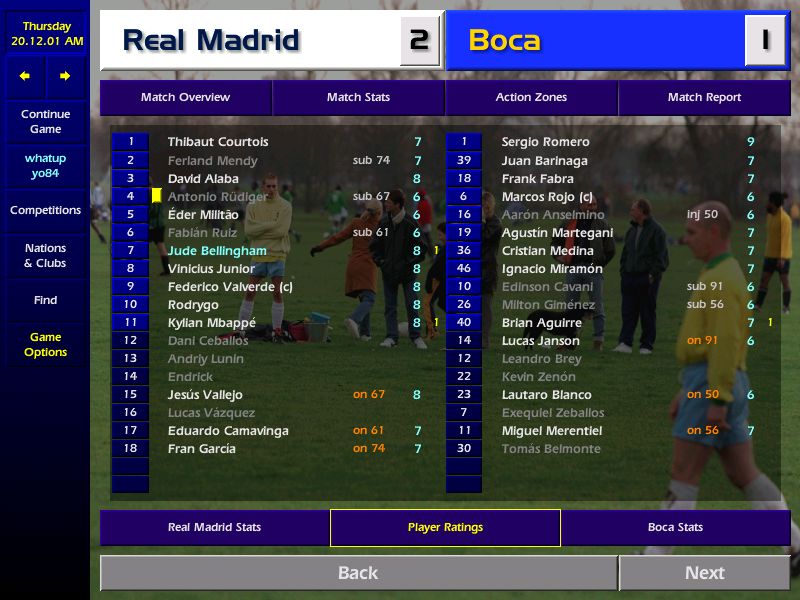This screenshot has width=800, height=600.
Task: Show the Action Zones tab
Action: pos(531,97)
